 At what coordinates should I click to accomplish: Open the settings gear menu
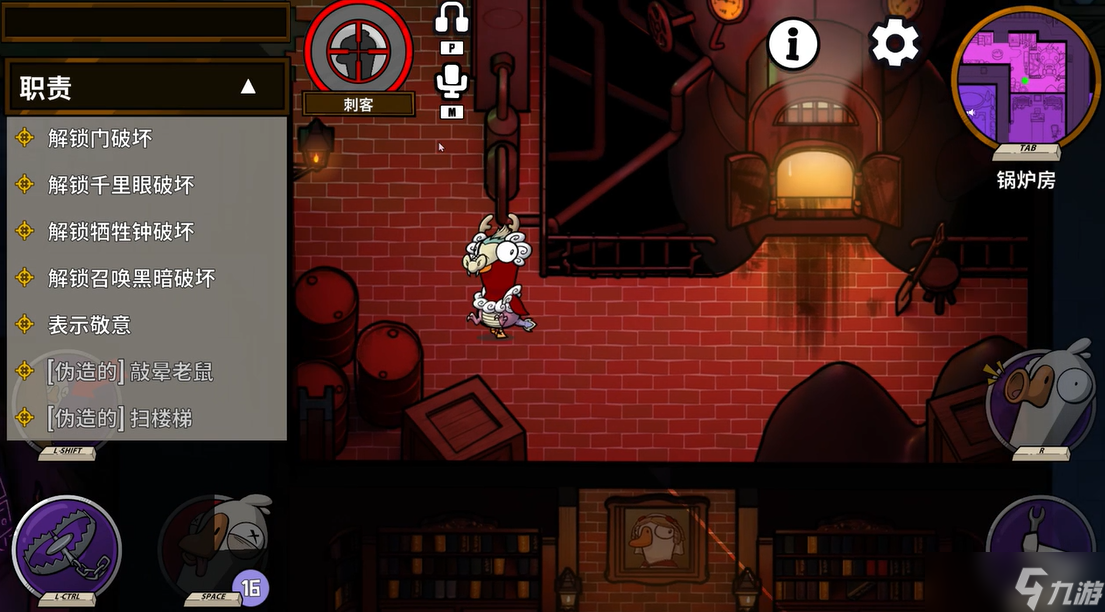pyautogui.click(x=894, y=43)
